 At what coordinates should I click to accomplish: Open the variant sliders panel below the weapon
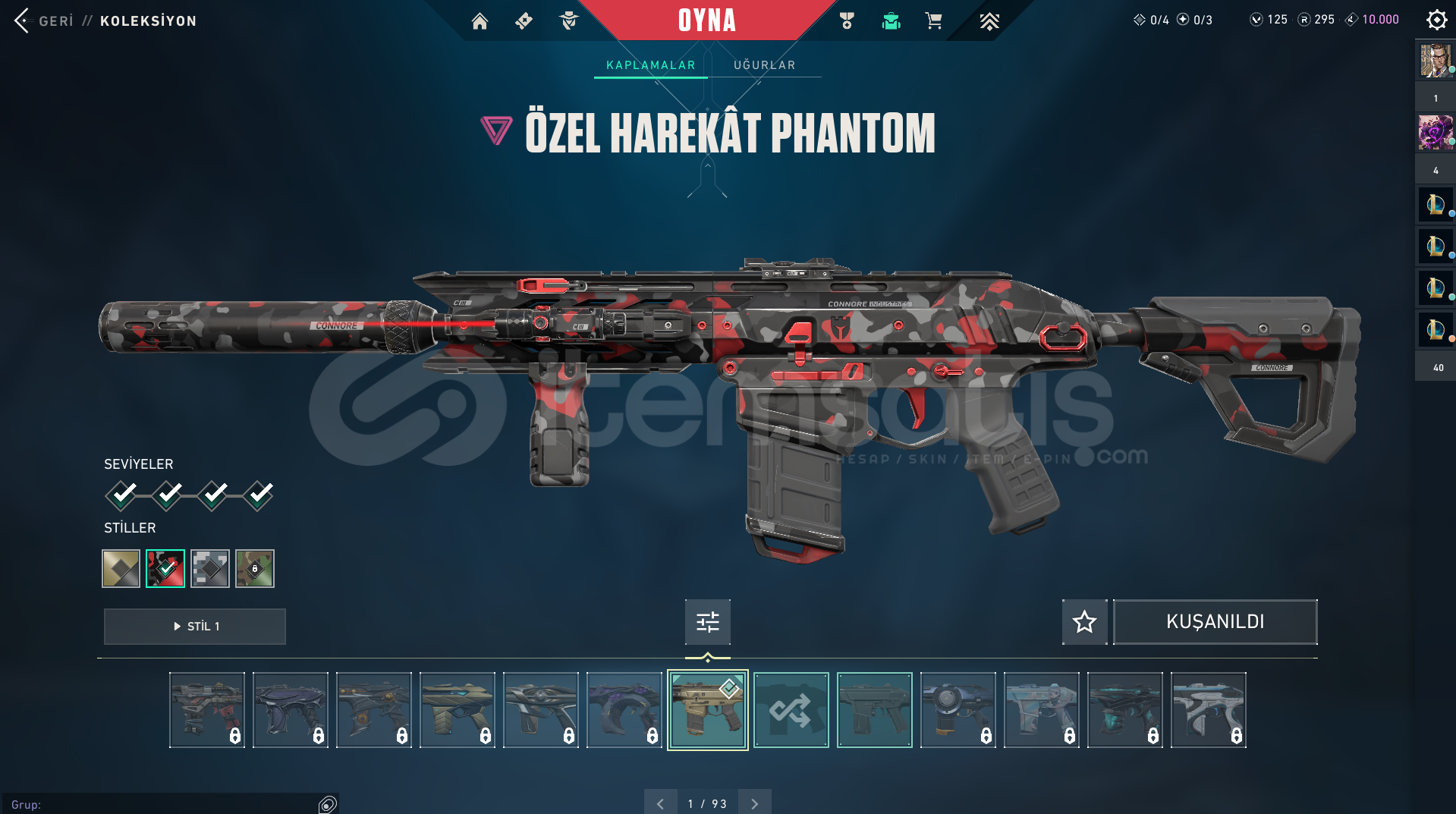point(706,621)
